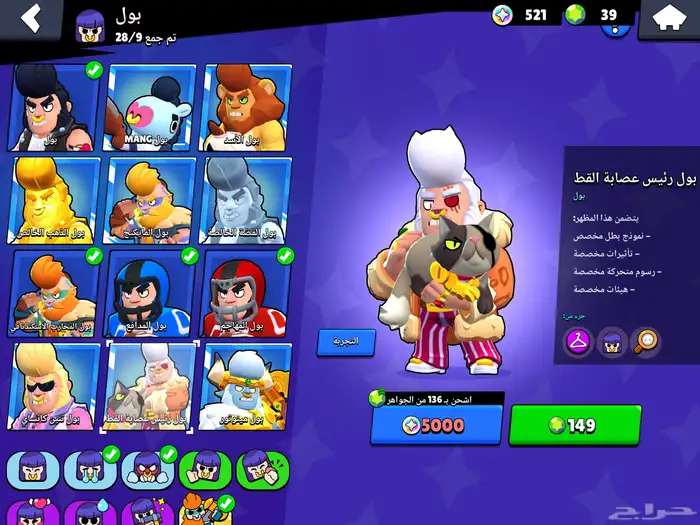Return to the home screen
Viewport: 700px width, 525px height.
click(667, 18)
